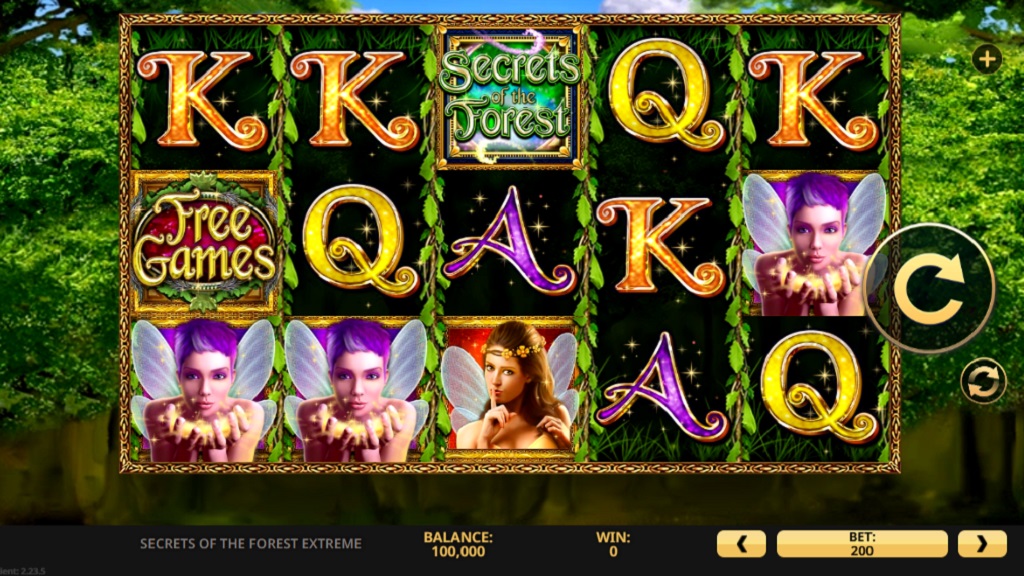Decrease the bet with the left arrow

[741, 544]
